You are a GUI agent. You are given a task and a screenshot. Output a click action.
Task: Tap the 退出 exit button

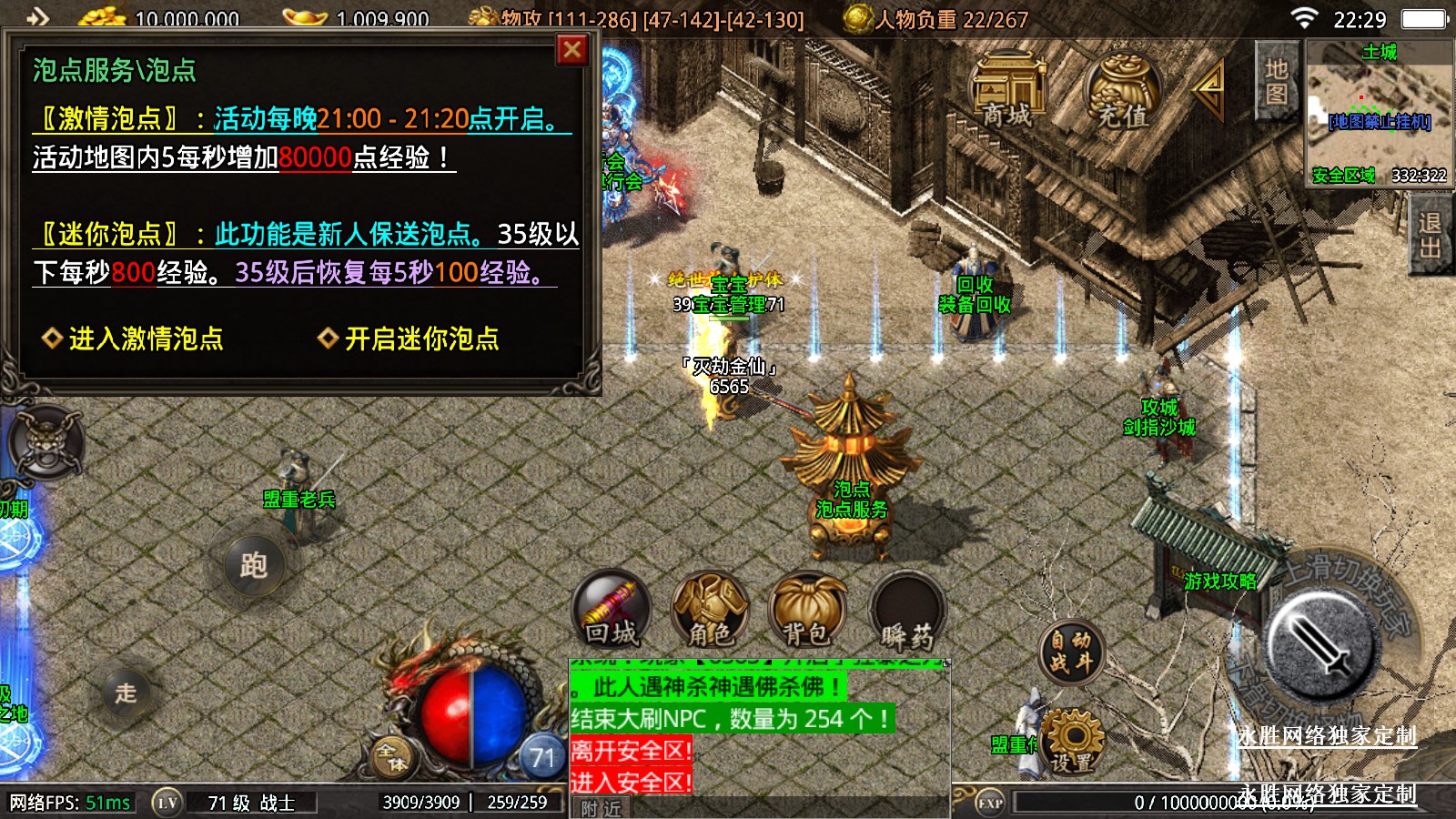point(1430,236)
